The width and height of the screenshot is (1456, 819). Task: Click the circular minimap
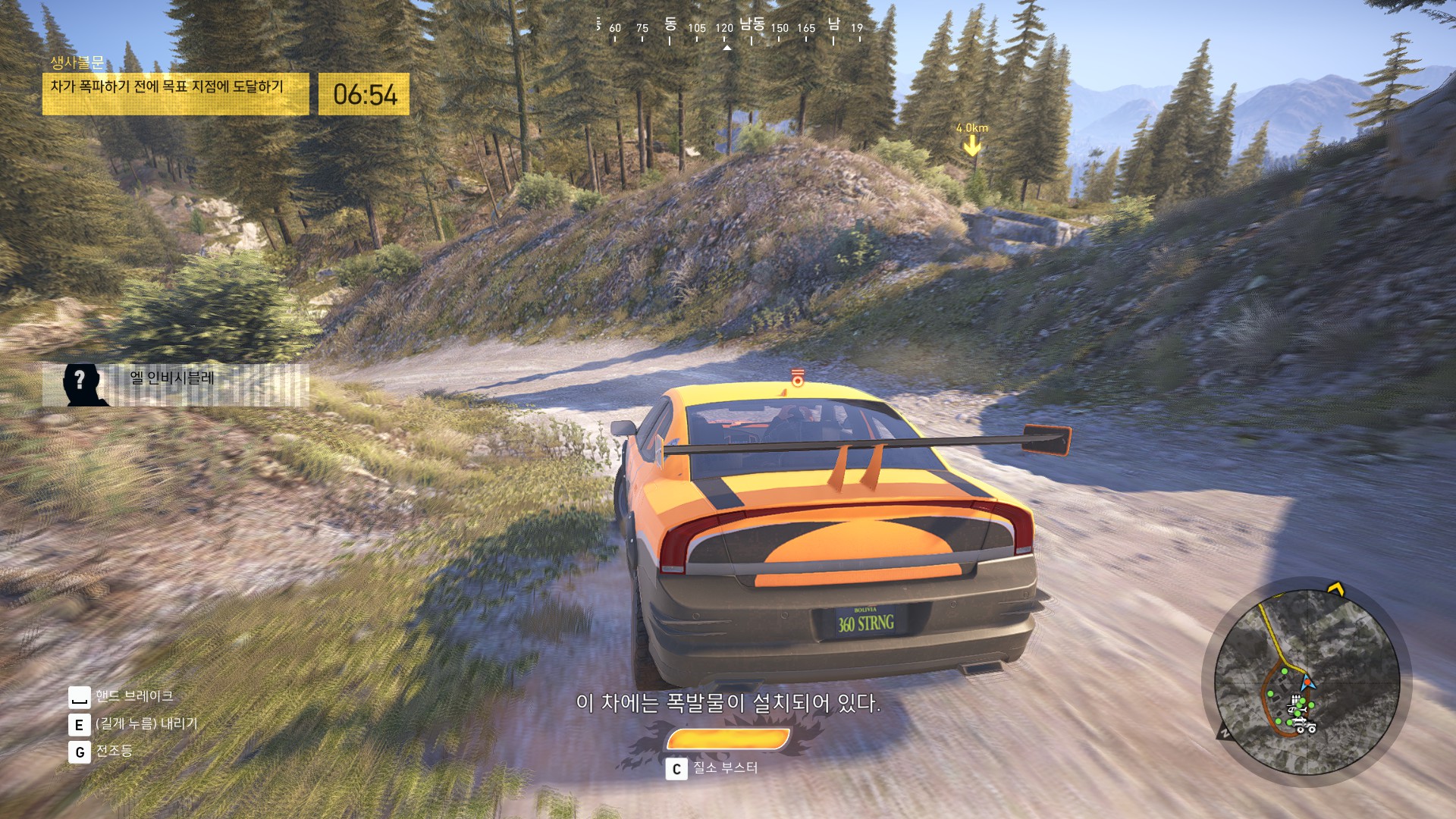[x=1306, y=682]
